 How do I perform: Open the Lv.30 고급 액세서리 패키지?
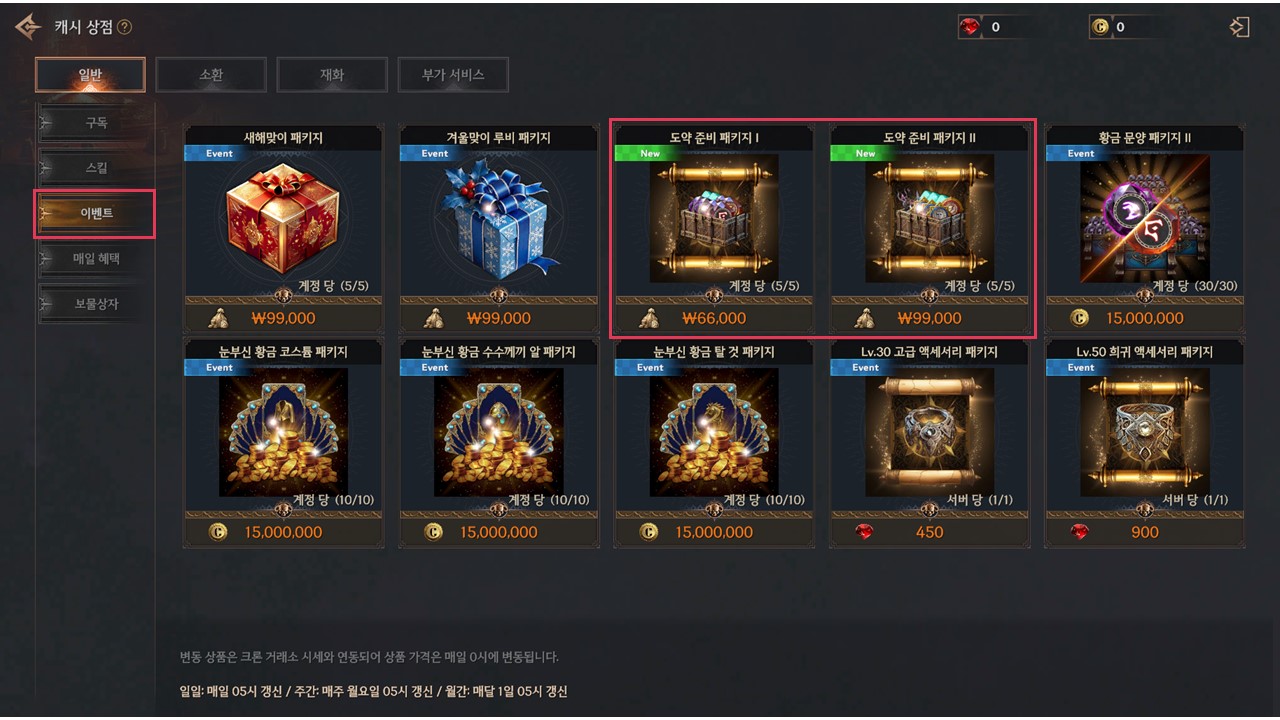(x=929, y=433)
